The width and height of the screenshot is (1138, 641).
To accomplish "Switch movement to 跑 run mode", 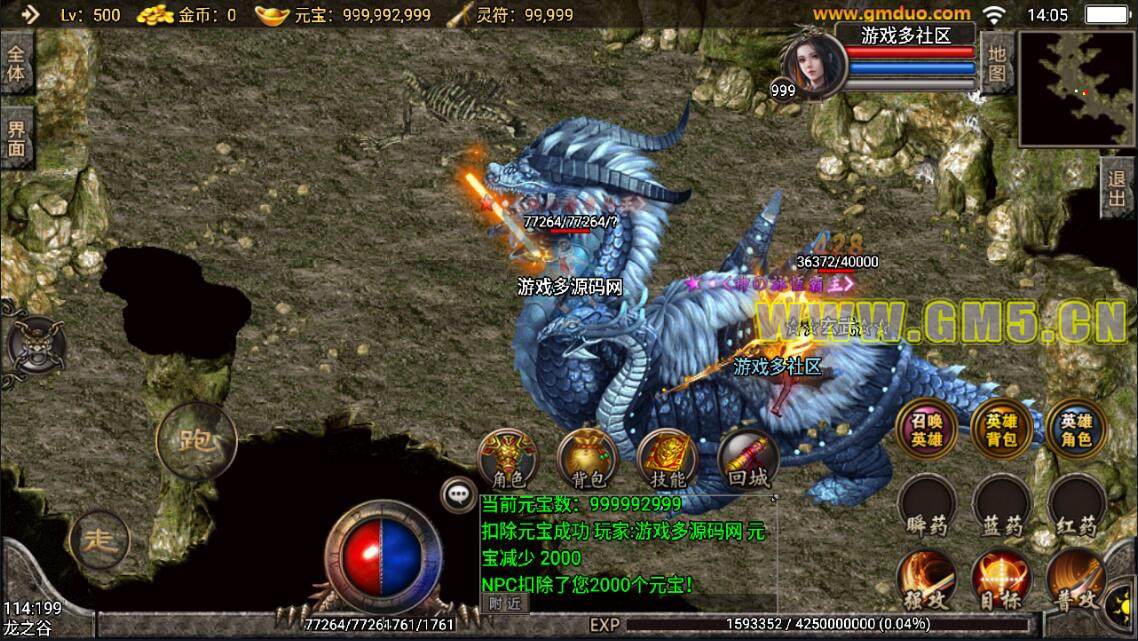I will (196, 440).
